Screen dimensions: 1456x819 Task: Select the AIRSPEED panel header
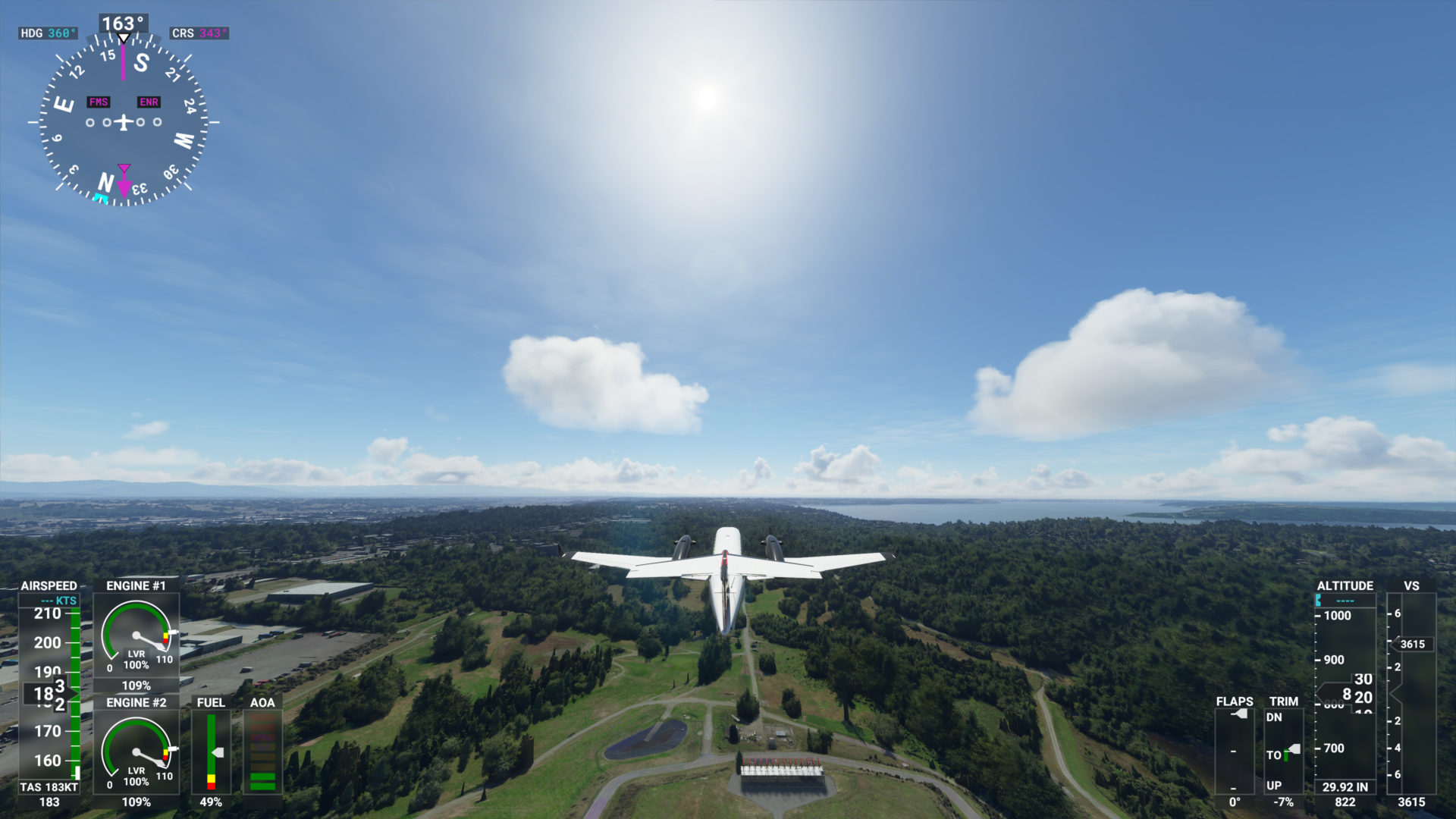[49, 585]
